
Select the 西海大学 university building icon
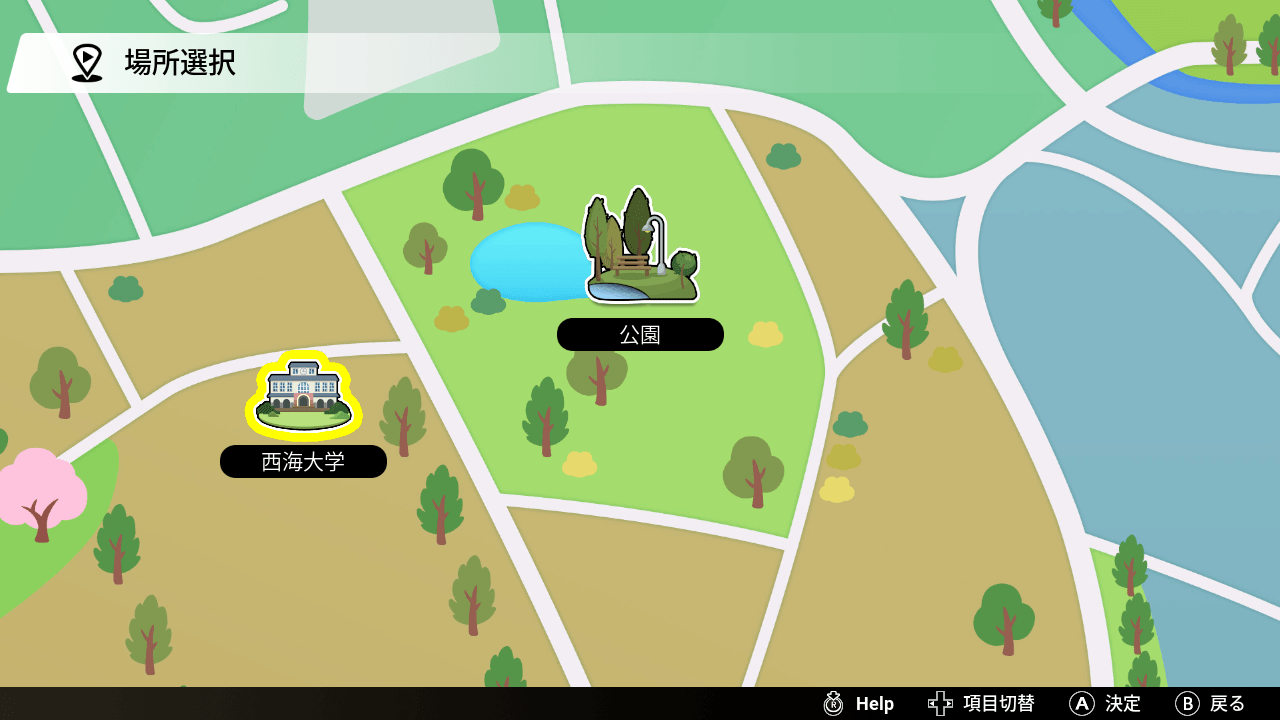pos(303,395)
